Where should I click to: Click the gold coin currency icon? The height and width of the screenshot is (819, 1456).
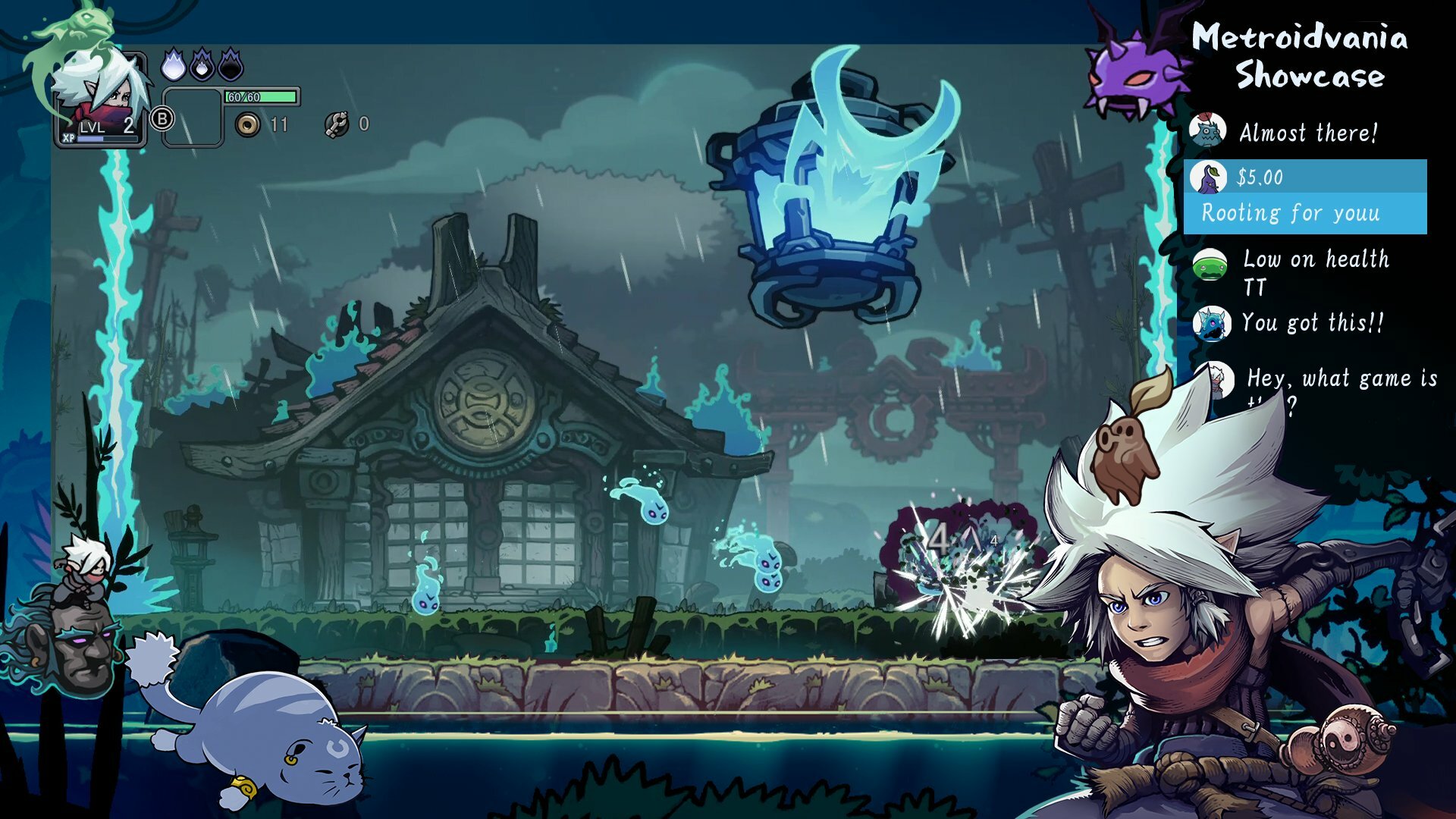[x=246, y=124]
